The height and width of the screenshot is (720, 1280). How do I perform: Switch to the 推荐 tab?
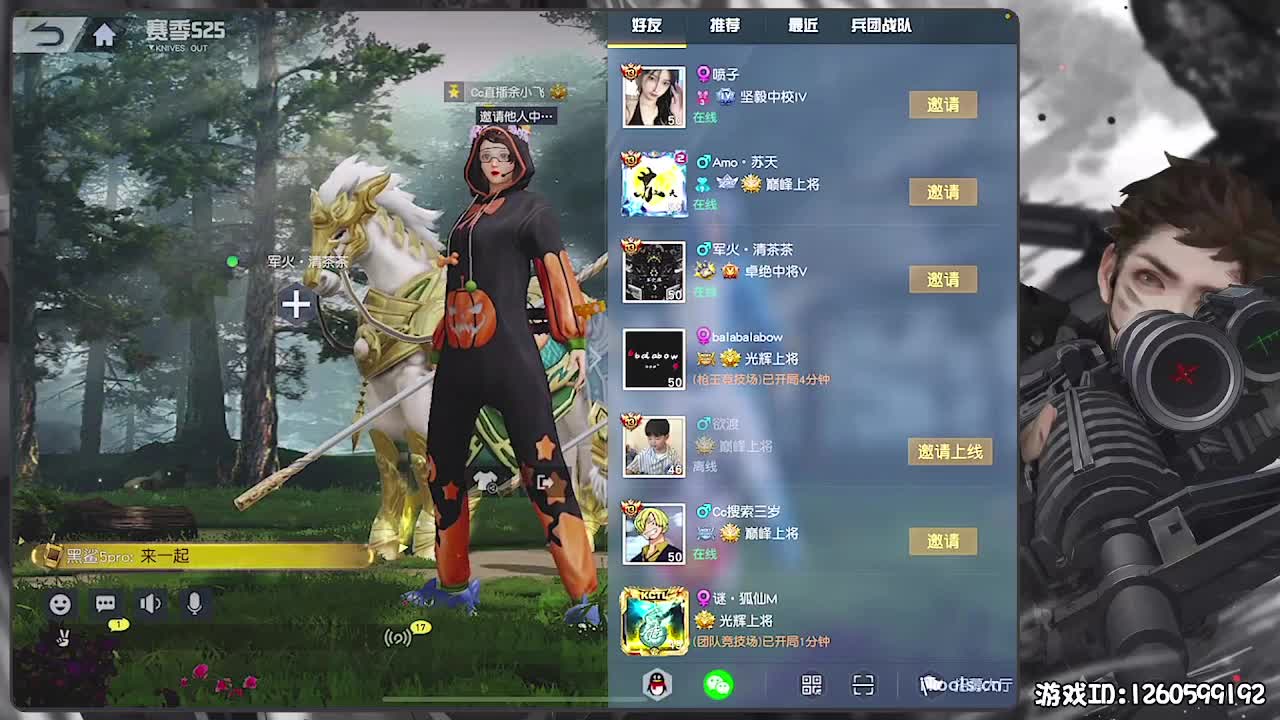coord(724,26)
